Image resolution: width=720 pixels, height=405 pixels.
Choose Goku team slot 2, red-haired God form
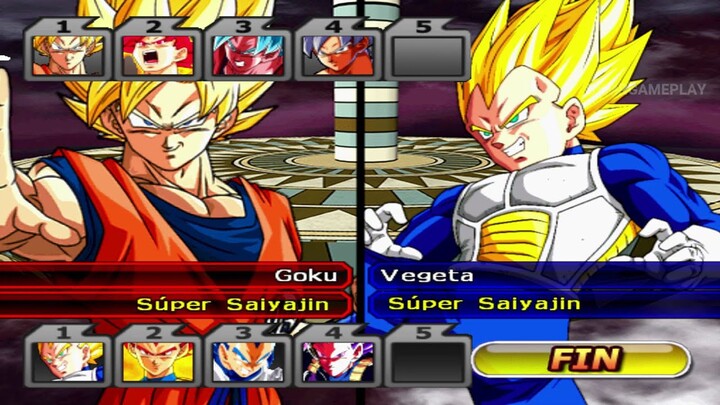pyautogui.click(x=157, y=55)
